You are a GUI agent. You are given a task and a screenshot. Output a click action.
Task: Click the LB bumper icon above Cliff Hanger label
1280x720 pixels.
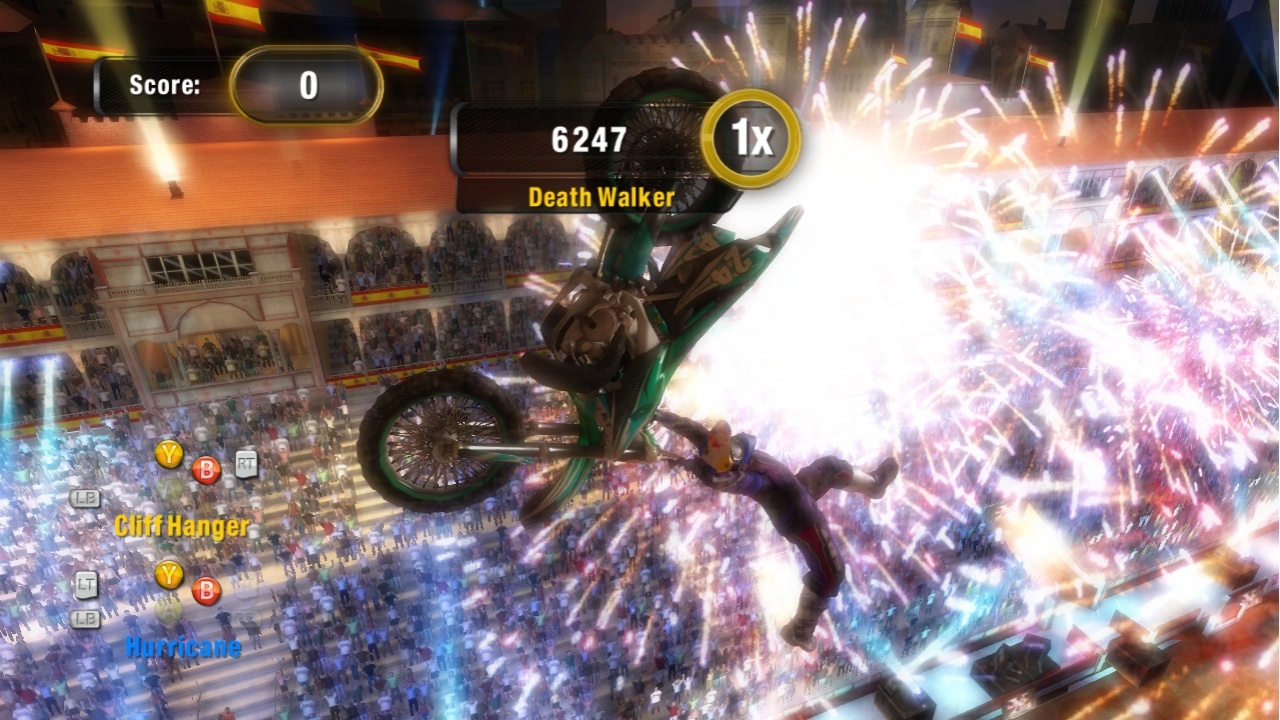85,498
